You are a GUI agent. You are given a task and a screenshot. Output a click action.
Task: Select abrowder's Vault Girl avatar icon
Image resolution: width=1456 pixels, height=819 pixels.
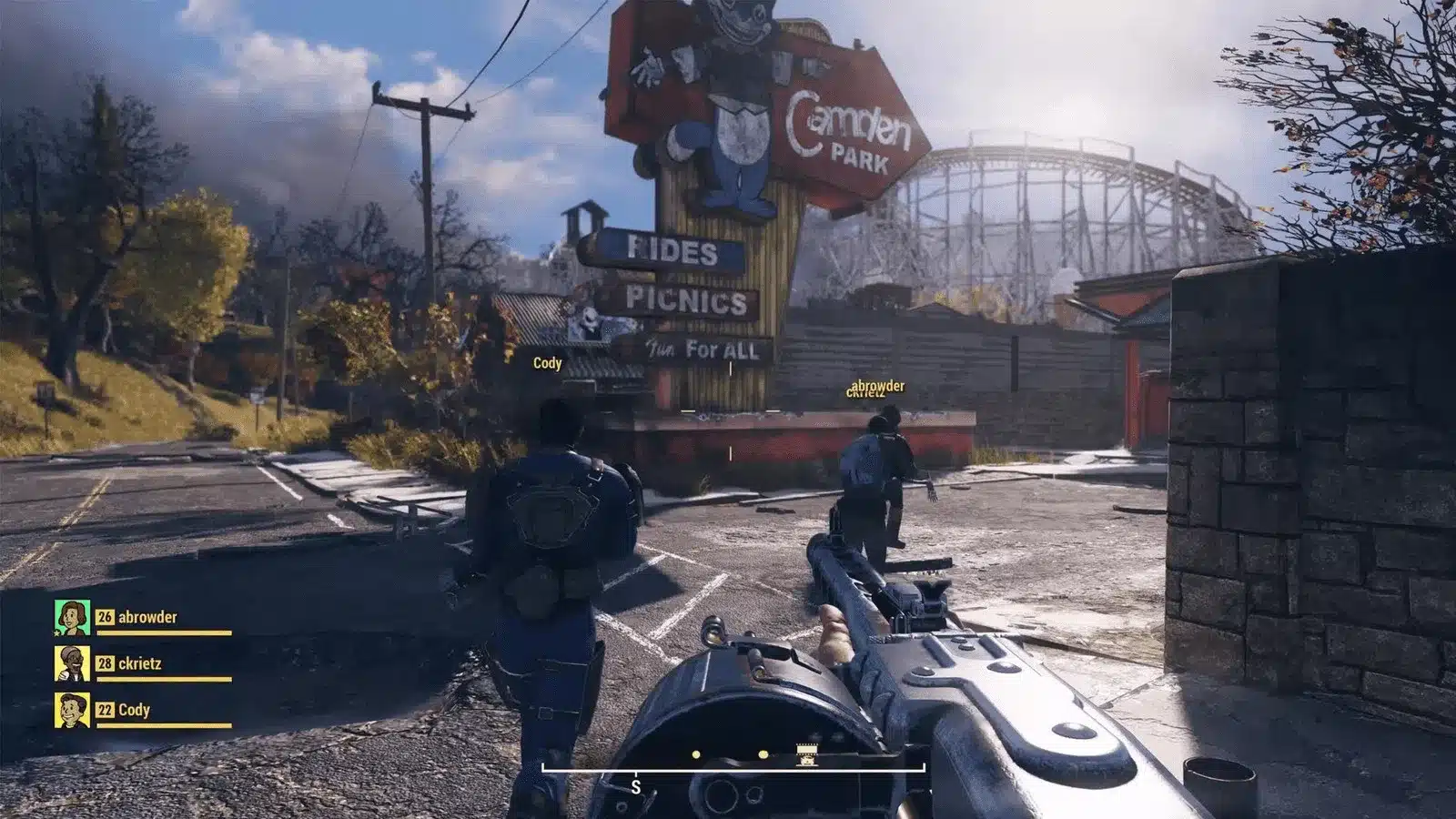(72, 616)
